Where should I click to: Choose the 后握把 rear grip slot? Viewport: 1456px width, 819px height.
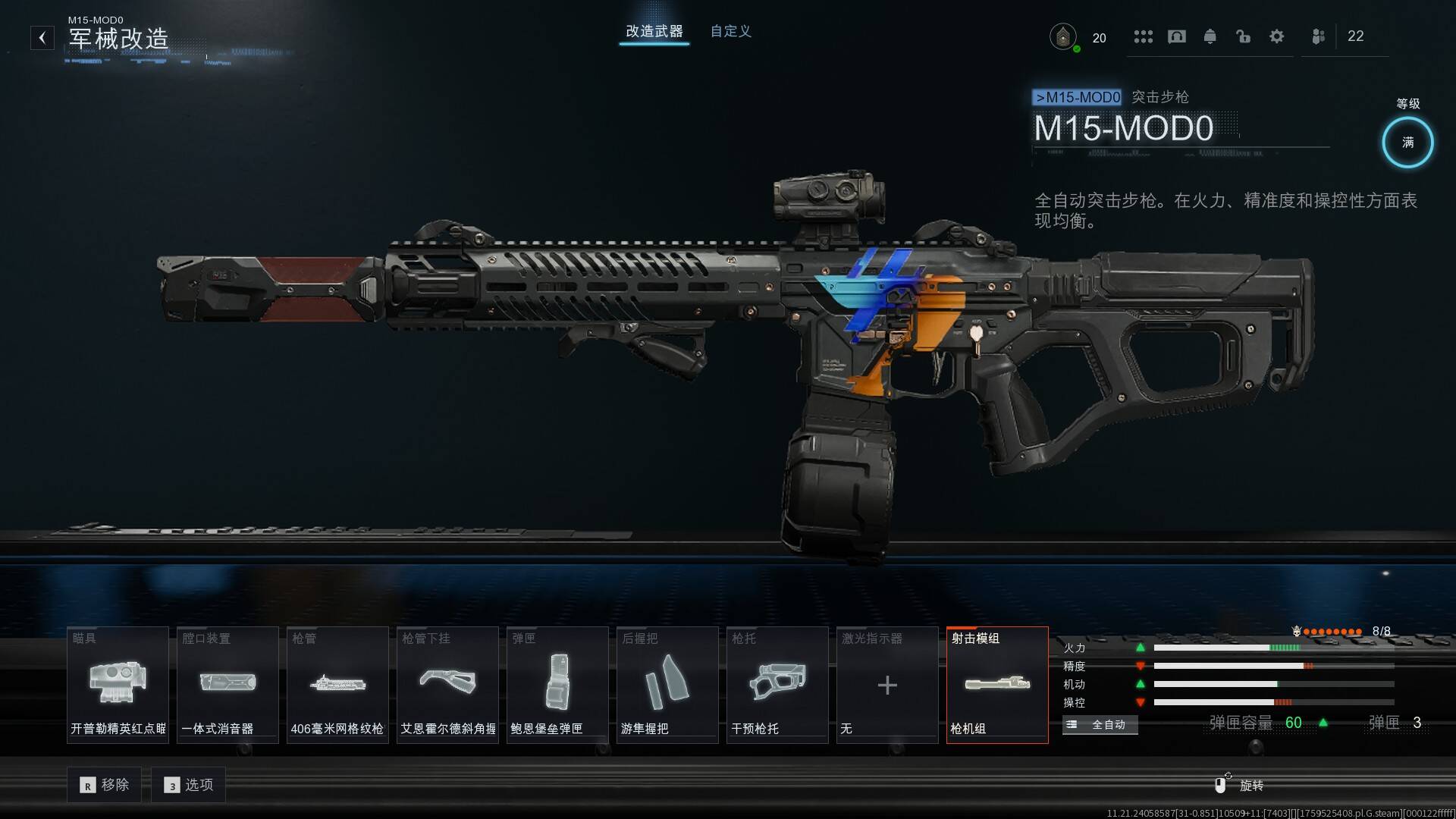(667, 685)
